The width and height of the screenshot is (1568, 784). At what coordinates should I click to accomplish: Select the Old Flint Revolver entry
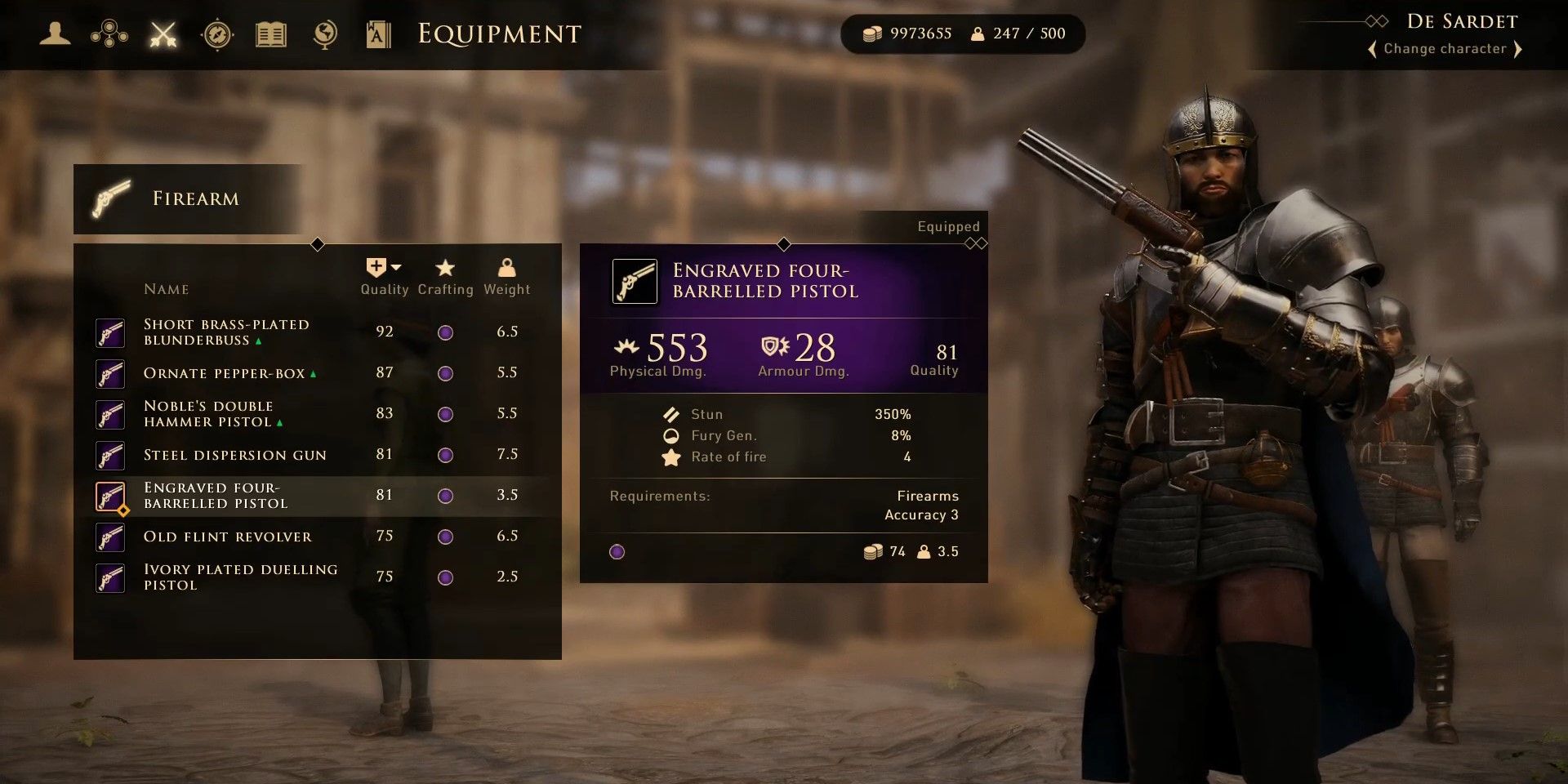[229, 537]
